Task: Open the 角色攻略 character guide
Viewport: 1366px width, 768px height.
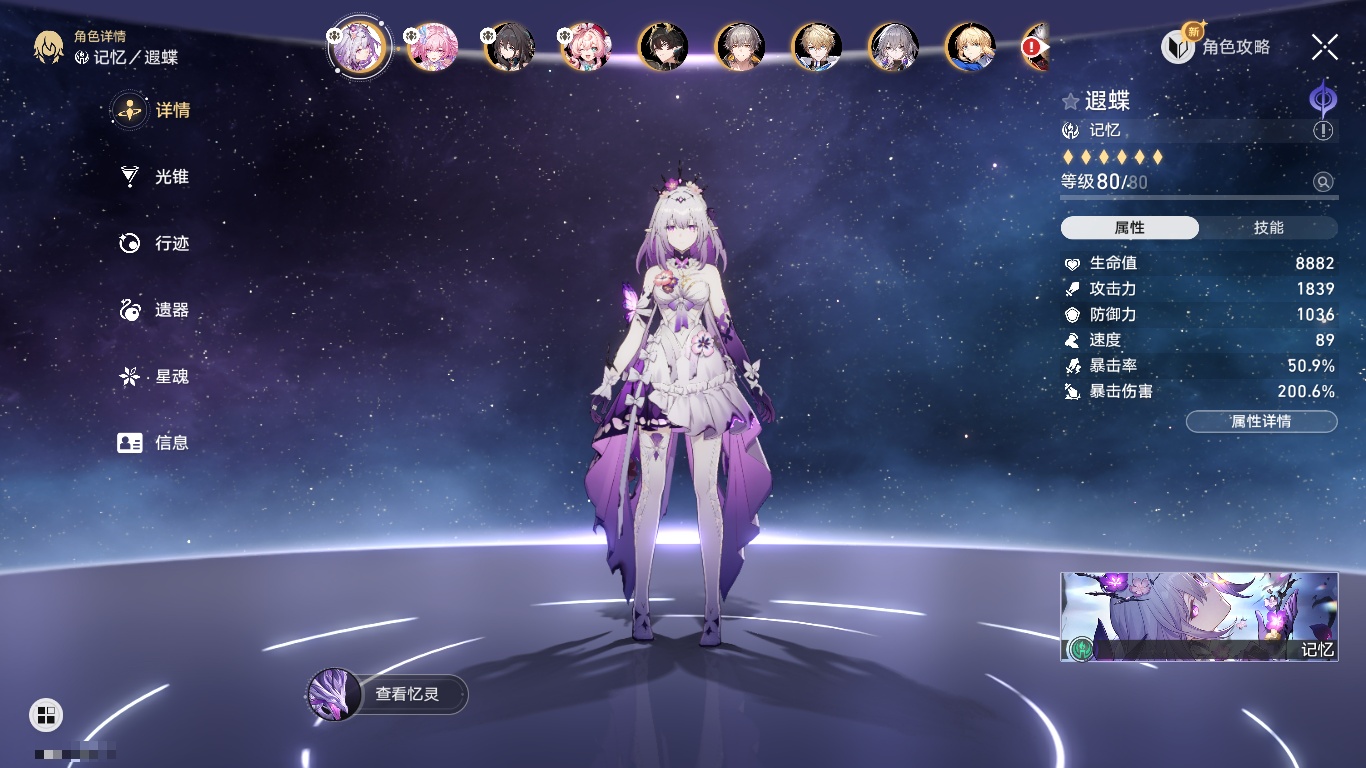Action: (x=1217, y=47)
